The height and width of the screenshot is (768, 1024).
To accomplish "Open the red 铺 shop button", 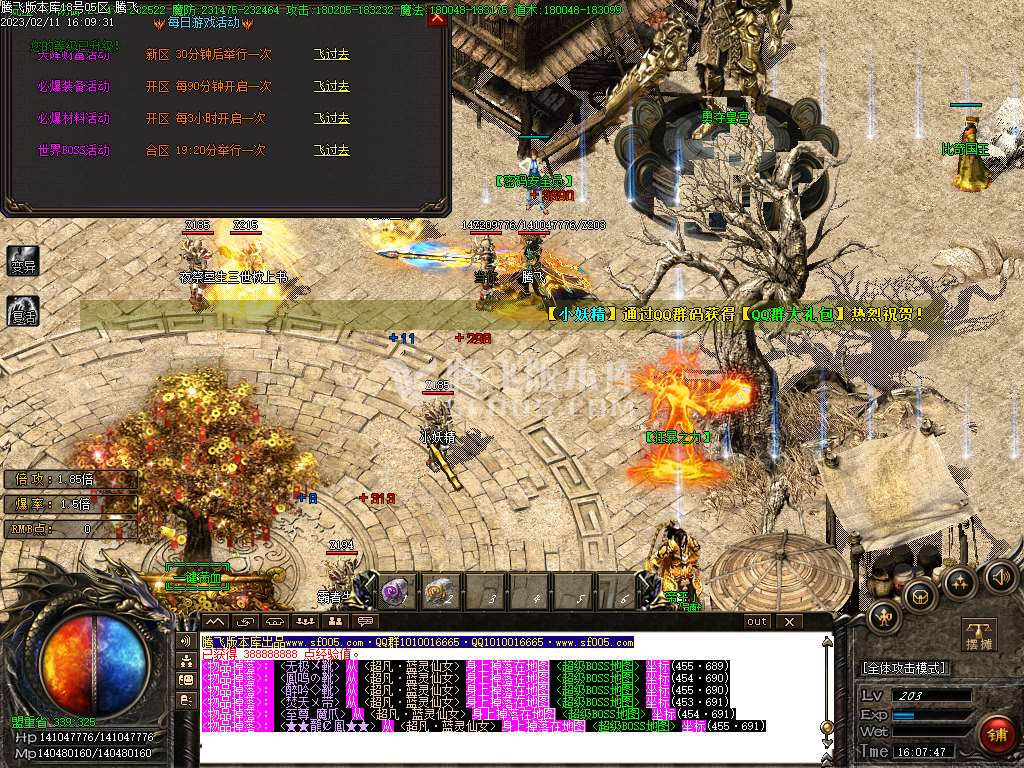I will click(x=996, y=735).
